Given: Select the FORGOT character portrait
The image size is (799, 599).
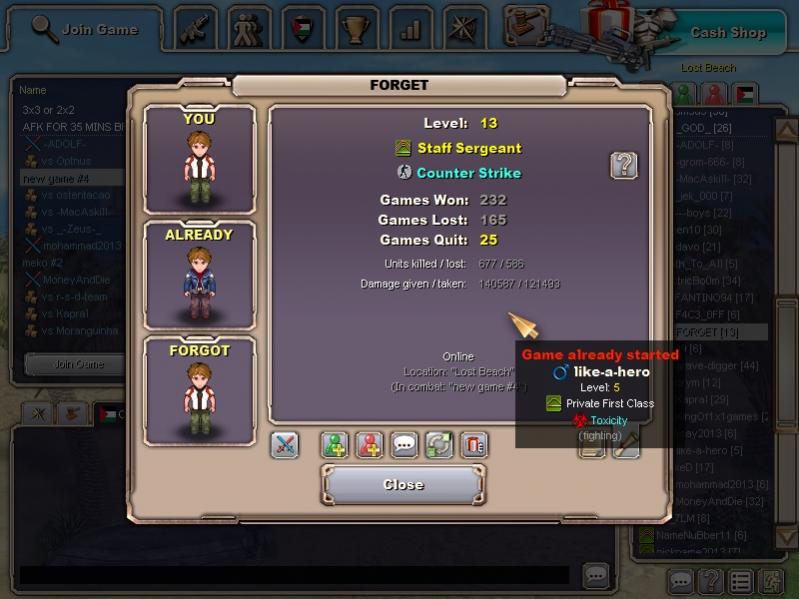Looking at the screenshot, I should pos(199,390).
